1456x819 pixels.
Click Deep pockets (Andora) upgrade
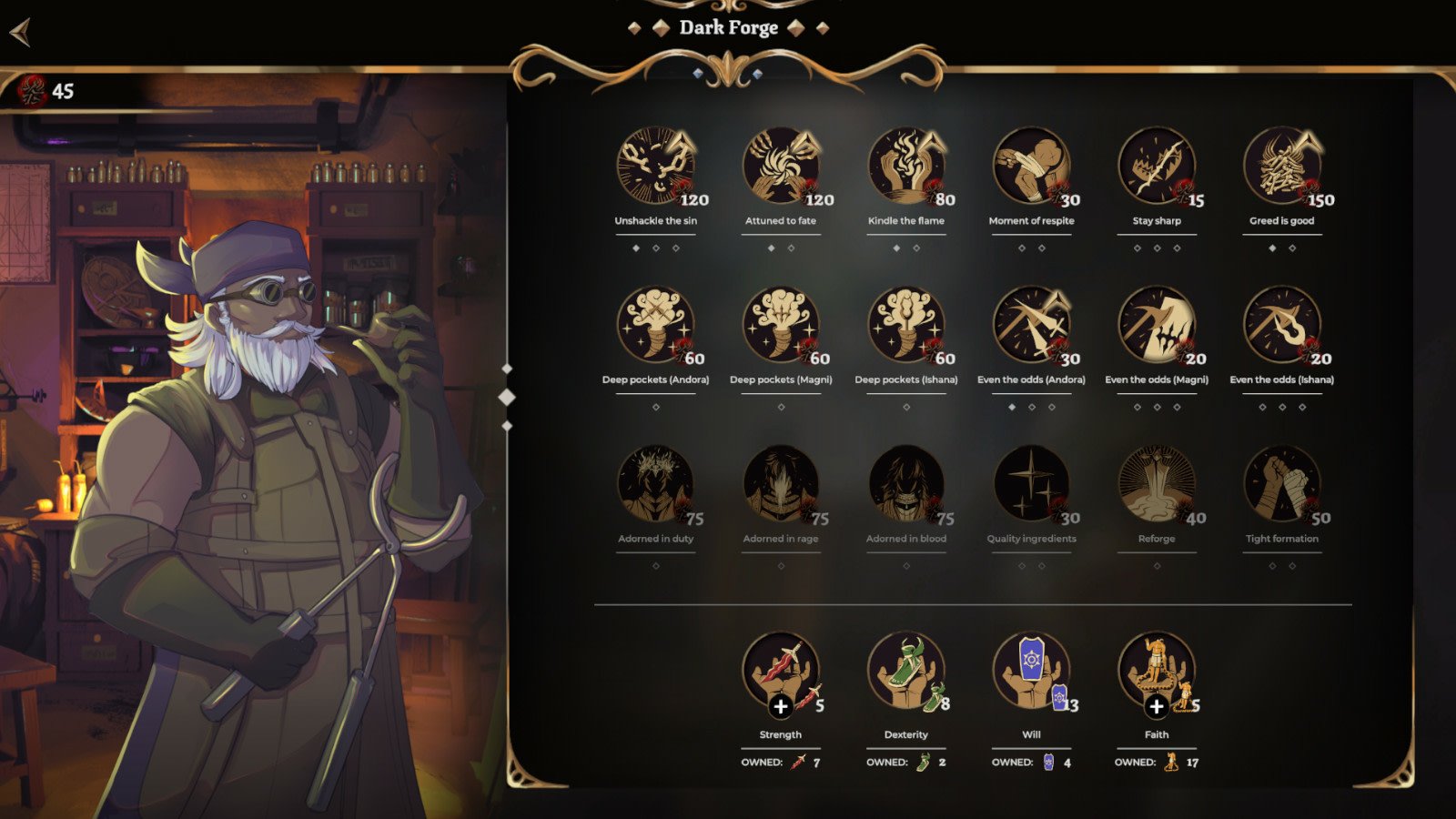coord(655,326)
